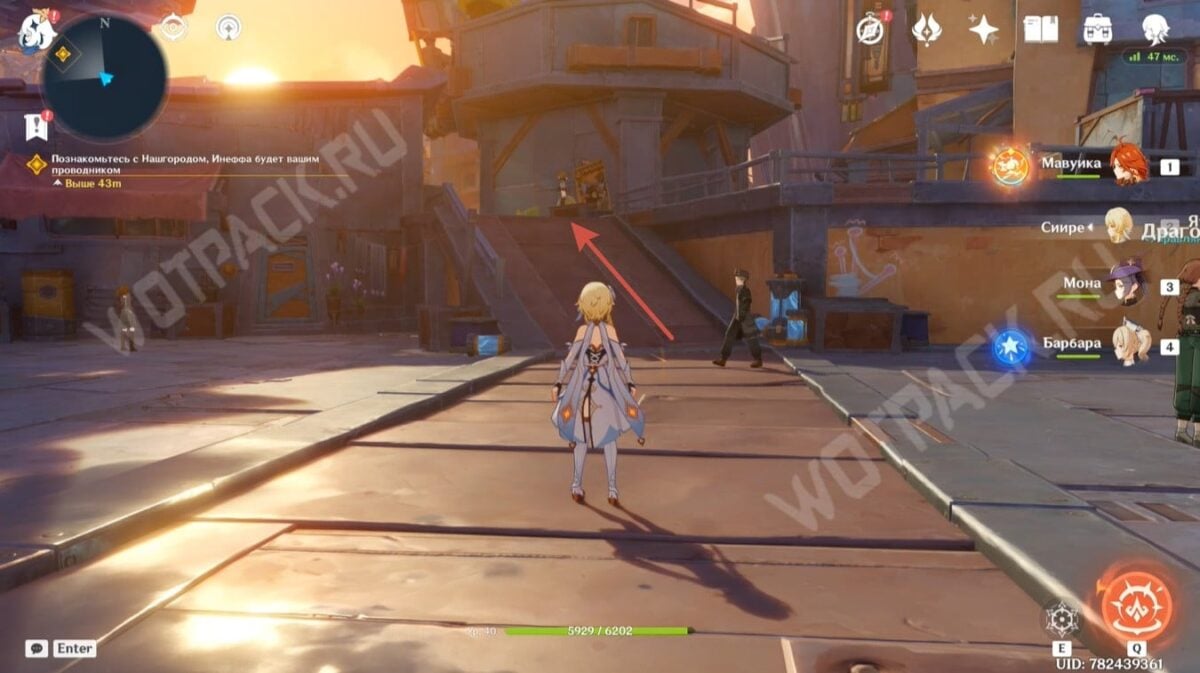1200x673 pixels.
Task: Open the Paimon main menu
Action: 35,31
